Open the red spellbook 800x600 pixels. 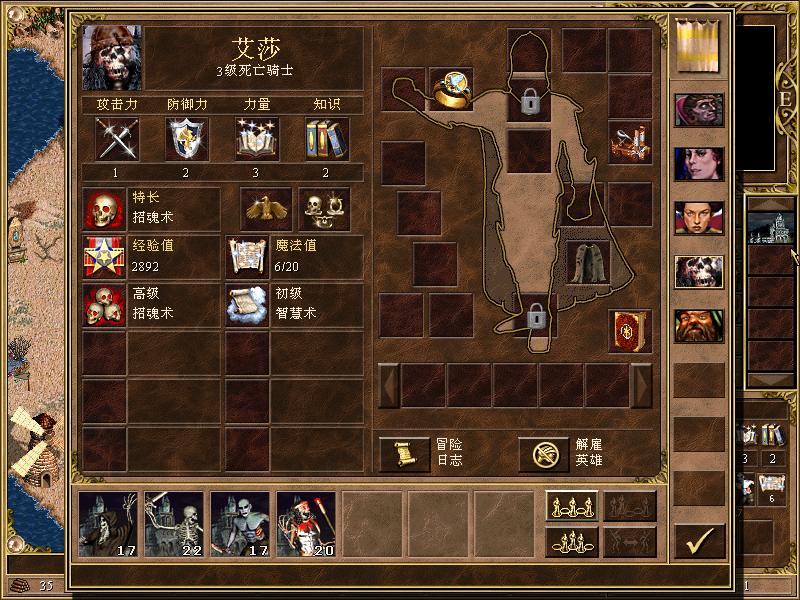[629, 331]
